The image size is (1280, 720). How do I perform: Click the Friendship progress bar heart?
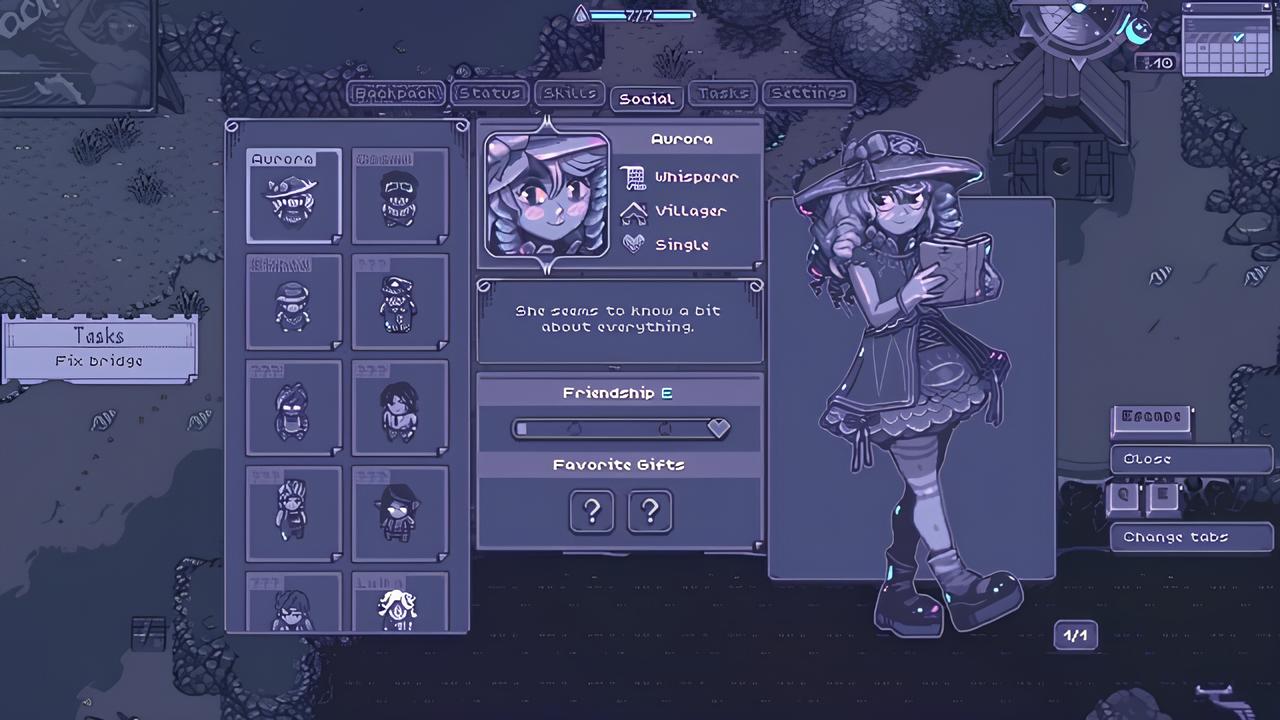tap(718, 428)
